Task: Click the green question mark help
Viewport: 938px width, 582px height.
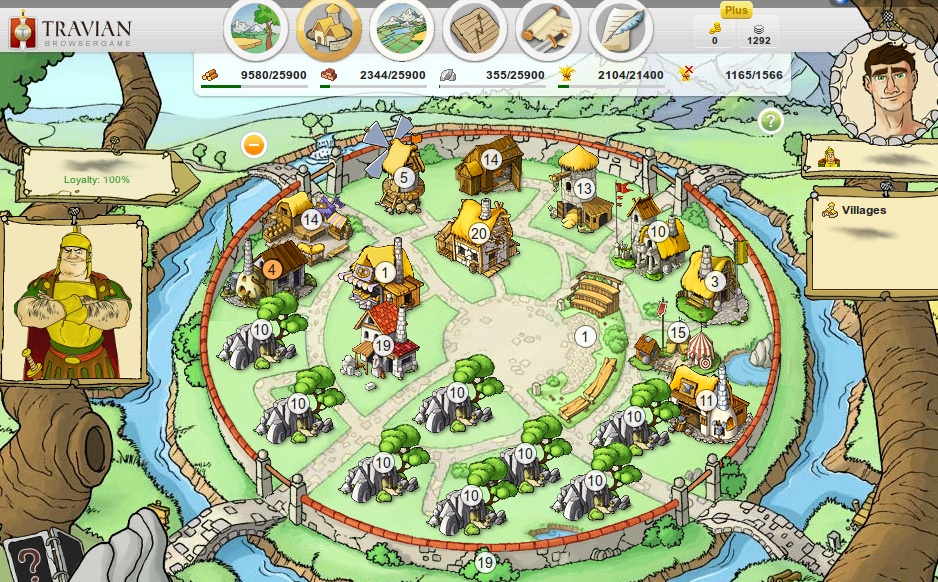Action: [770, 121]
